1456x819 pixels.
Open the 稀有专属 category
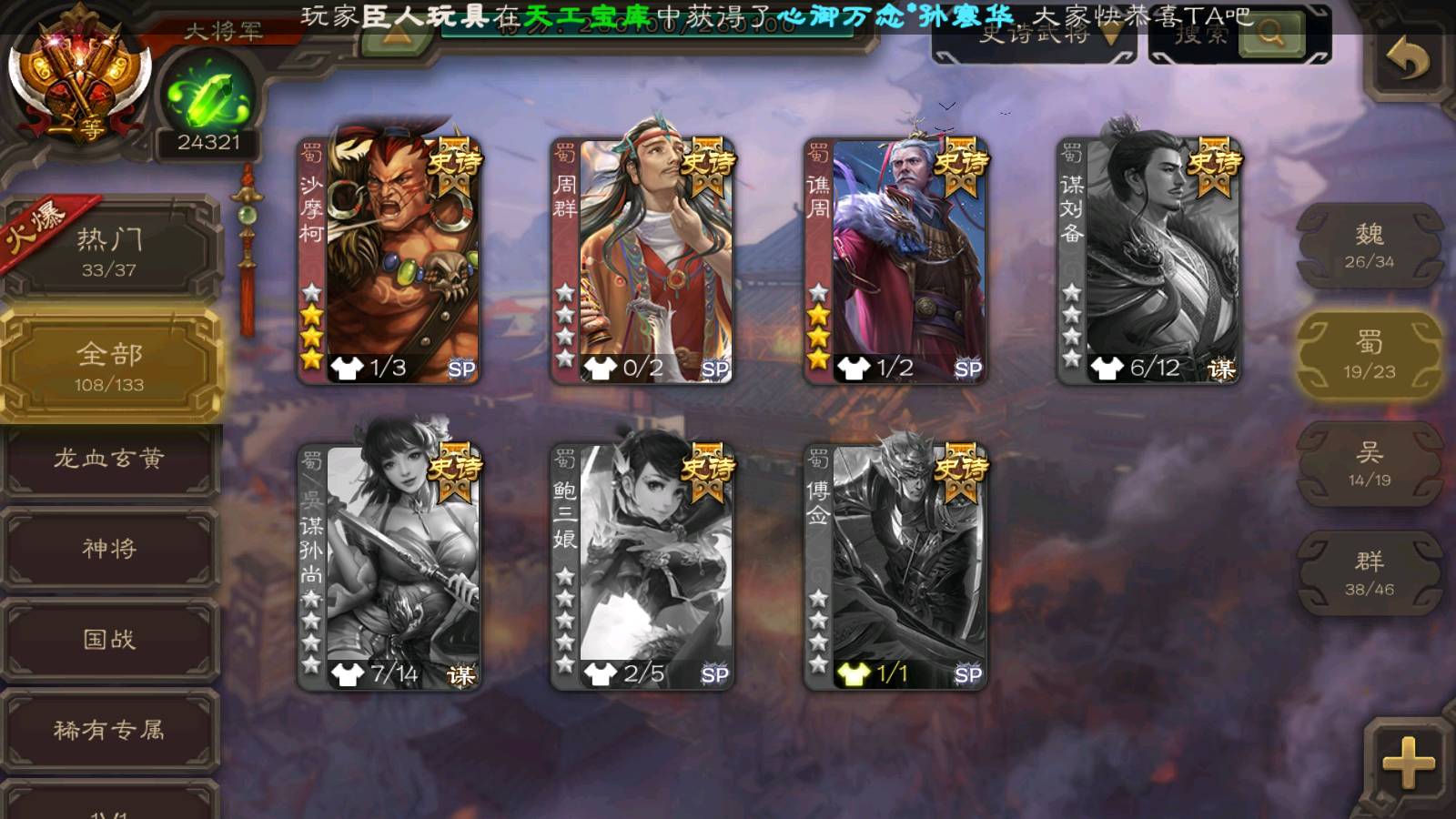tap(109, 730)
